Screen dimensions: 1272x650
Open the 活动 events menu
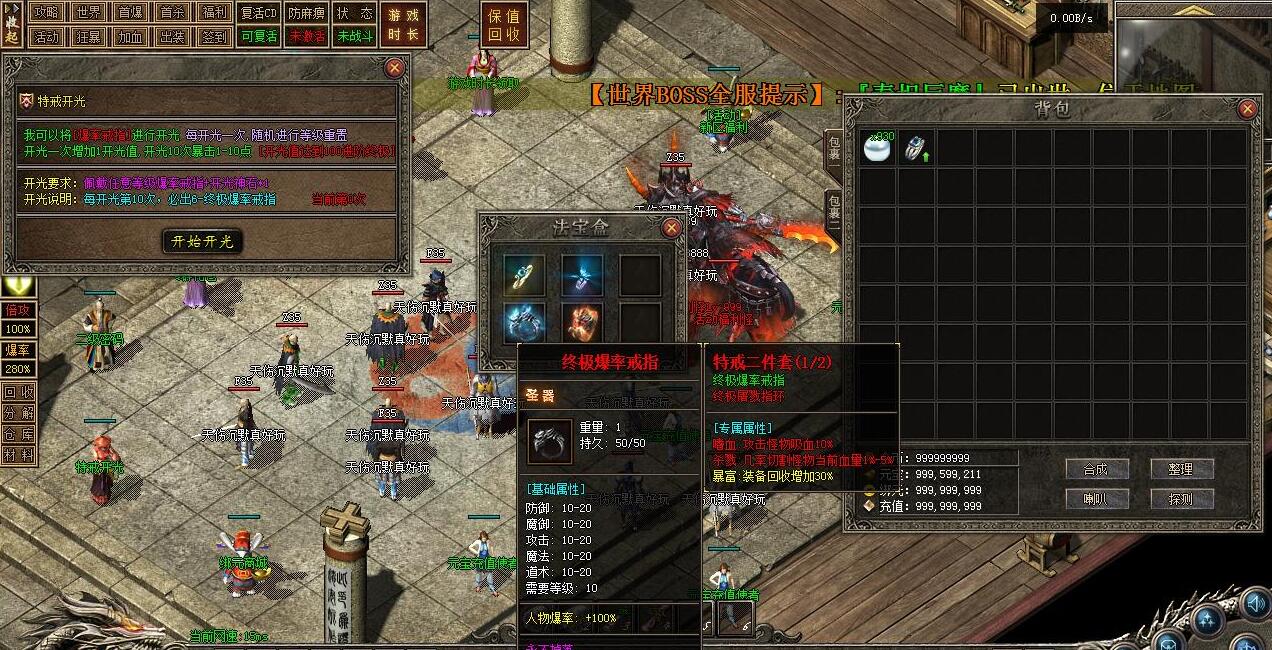46,37
